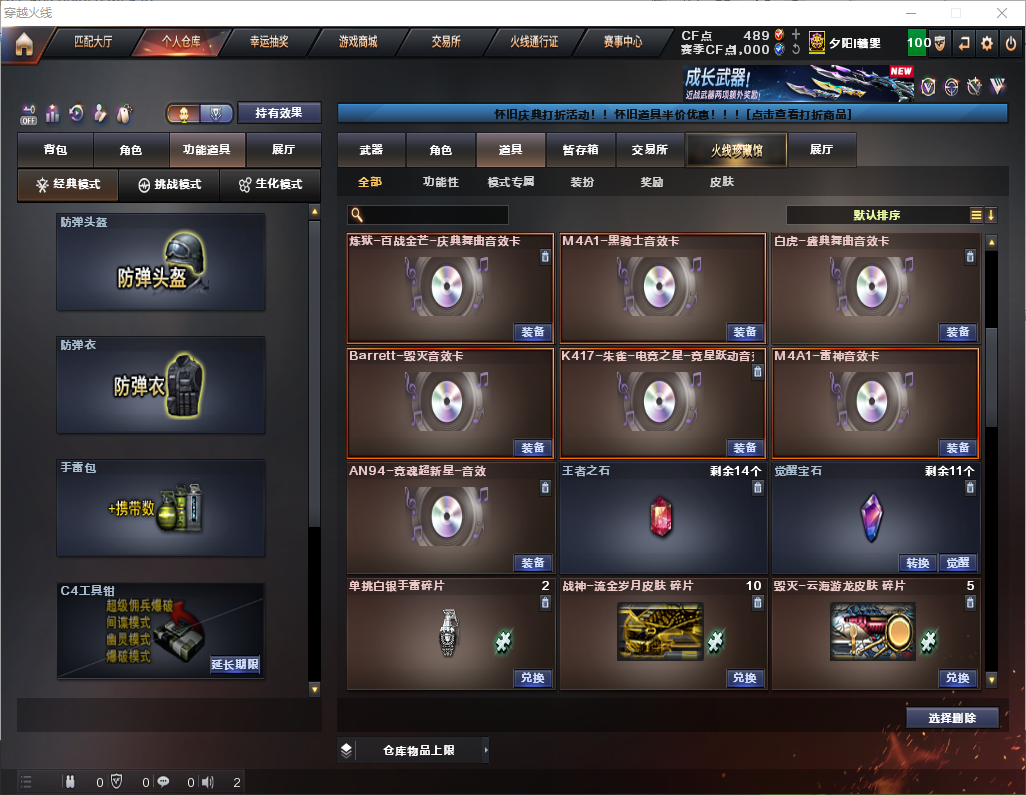The height and width of the screenshot is (795, 1026).
Task: Close the game window
Action: (x=1002, y=13)
